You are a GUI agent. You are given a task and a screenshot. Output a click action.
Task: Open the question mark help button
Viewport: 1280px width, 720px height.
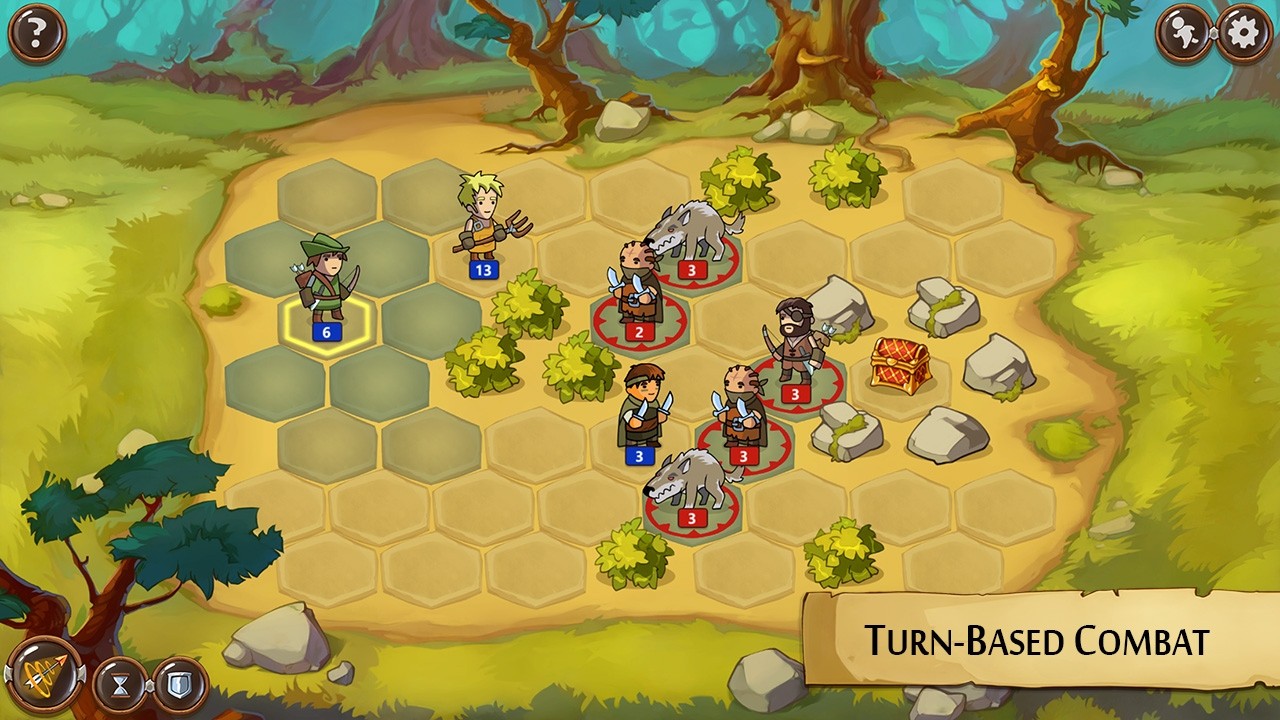[x=36, y=34]
